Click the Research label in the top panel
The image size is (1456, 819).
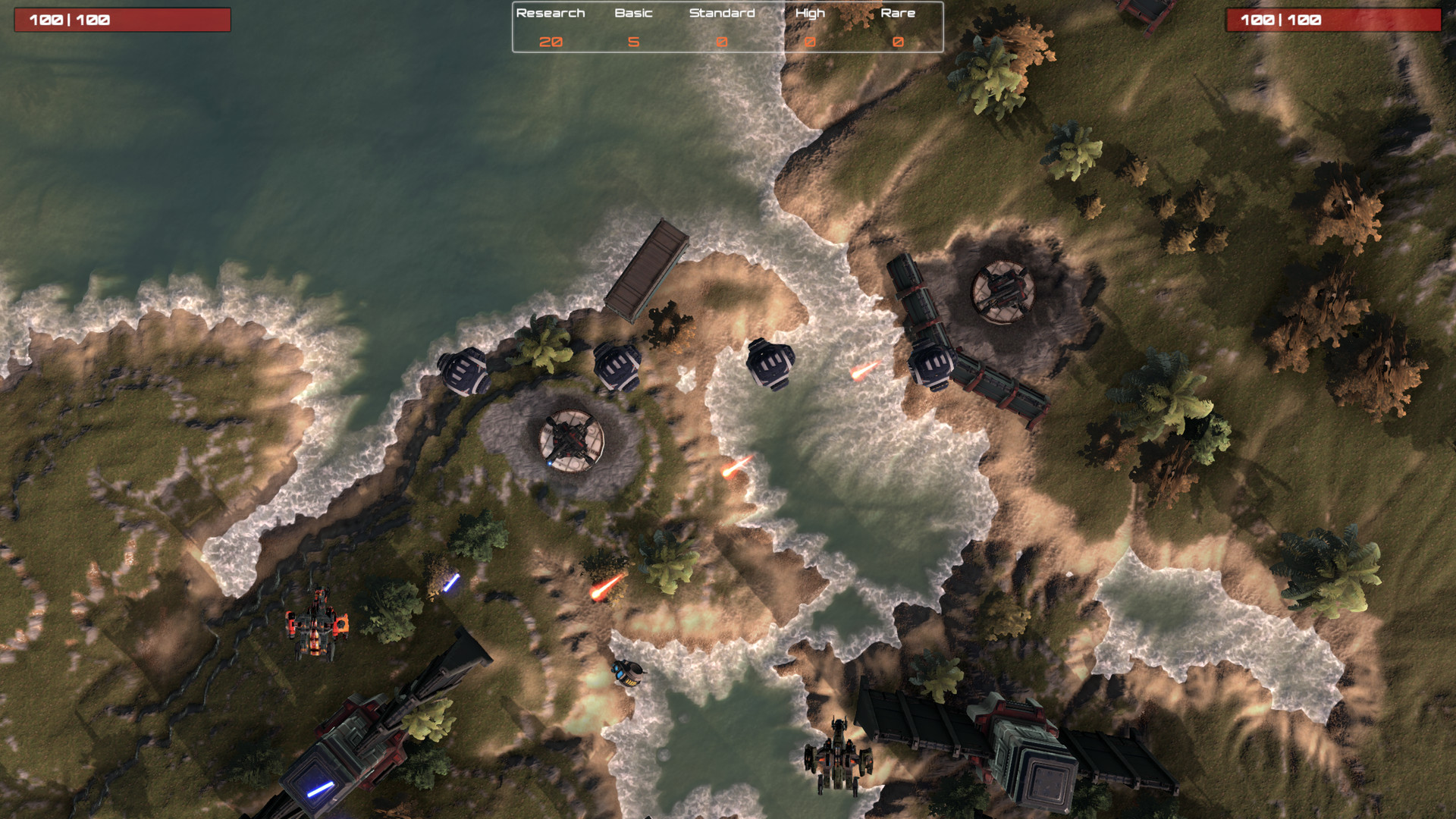pyautogui.click(x=550, y=13)
